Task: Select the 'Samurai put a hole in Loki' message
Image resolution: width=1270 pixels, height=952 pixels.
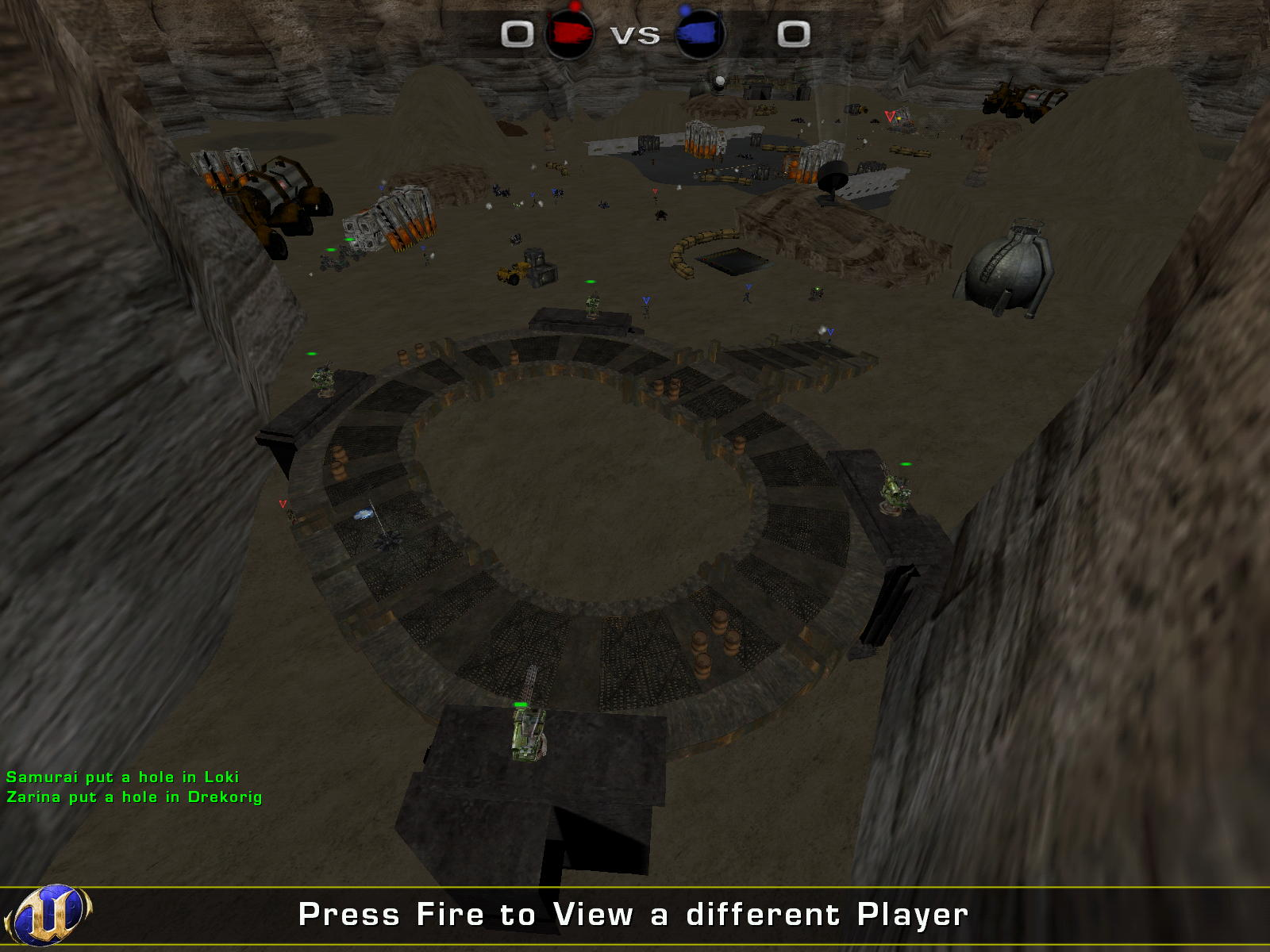Action: click(123, 777)
